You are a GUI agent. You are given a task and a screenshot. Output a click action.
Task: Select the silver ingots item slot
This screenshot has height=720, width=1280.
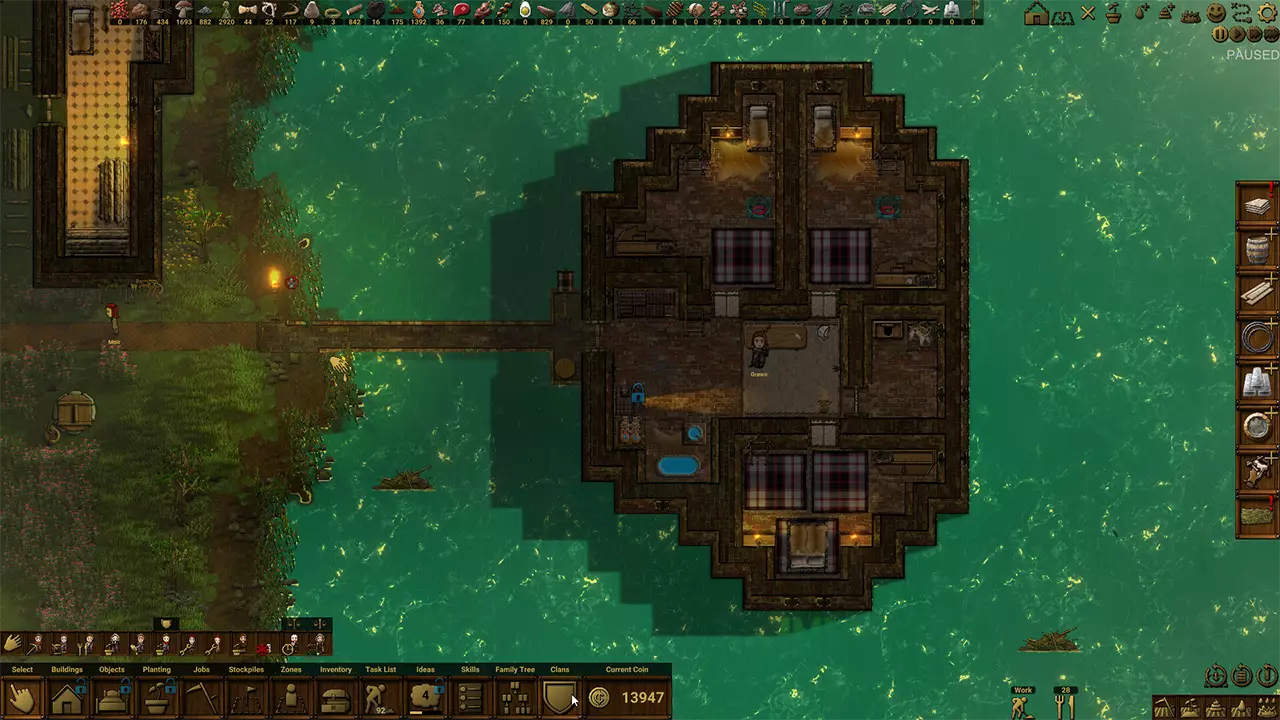point(1257,382)
